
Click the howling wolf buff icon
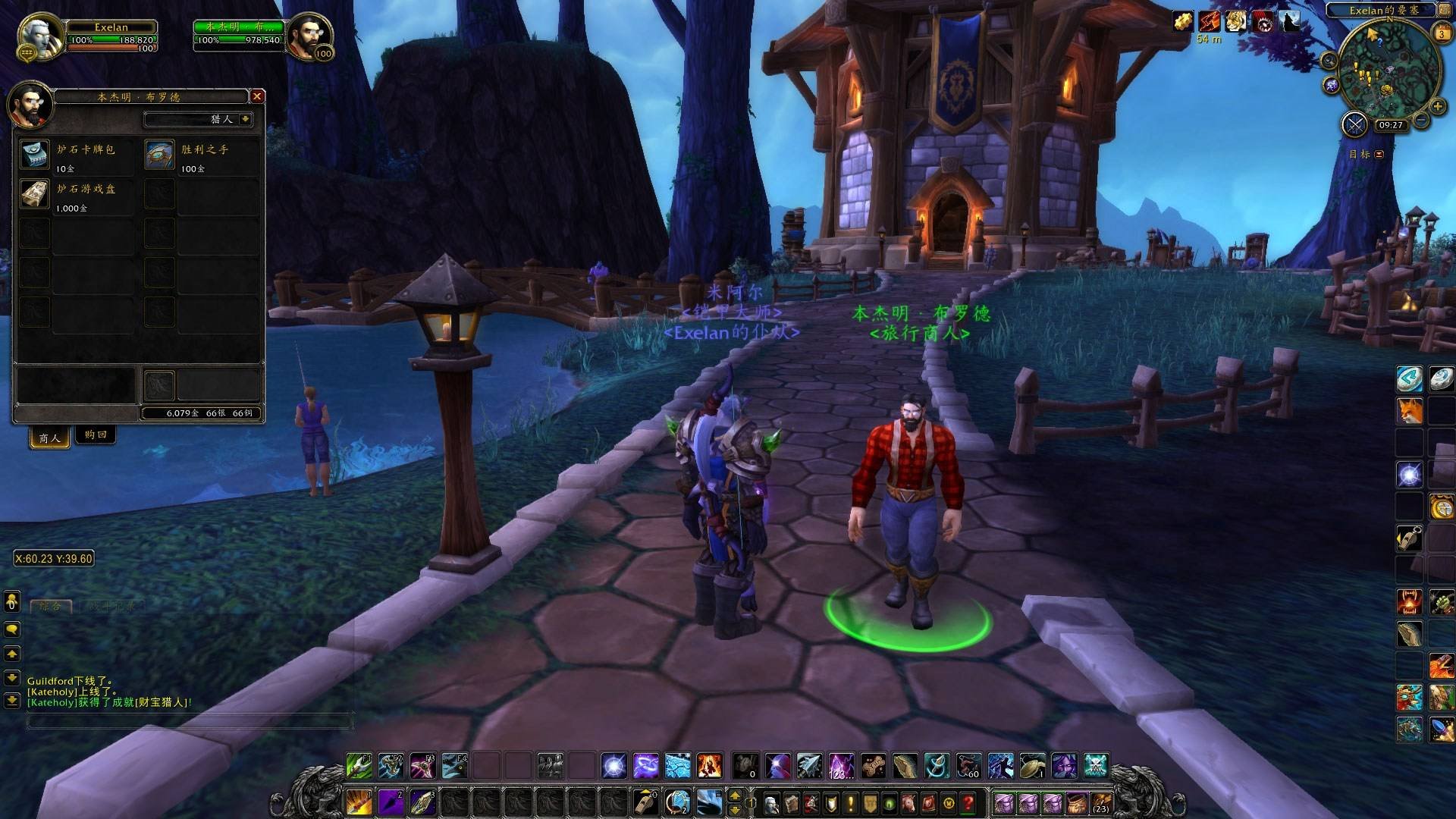click(x=1289, y=22)
